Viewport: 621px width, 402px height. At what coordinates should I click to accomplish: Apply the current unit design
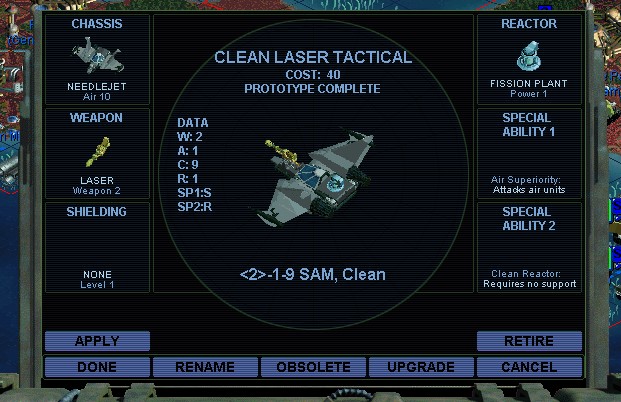[97, 341]
